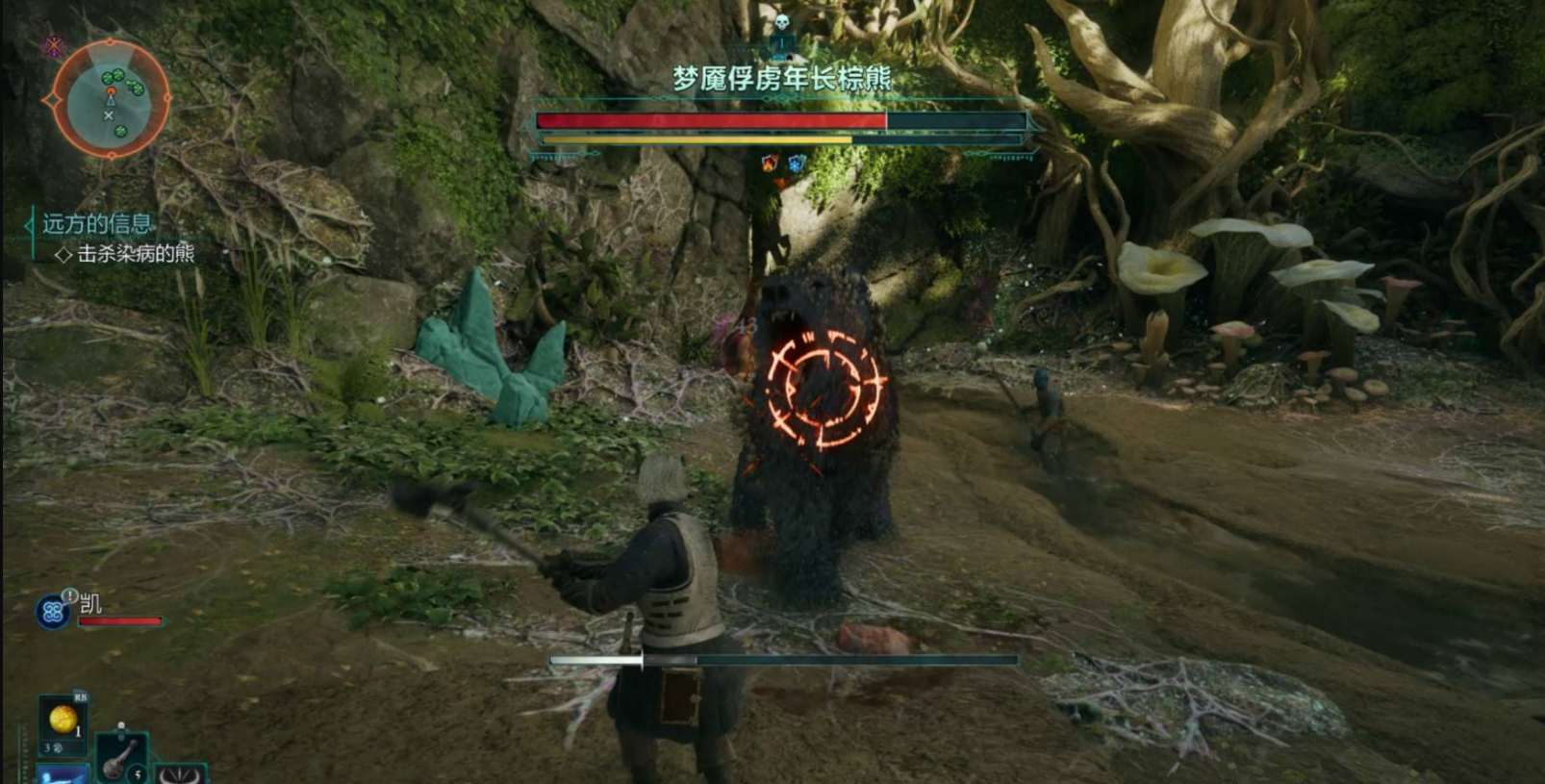
Task: Click companion 凯's blue portrait icon
Action: coord(52,612)
